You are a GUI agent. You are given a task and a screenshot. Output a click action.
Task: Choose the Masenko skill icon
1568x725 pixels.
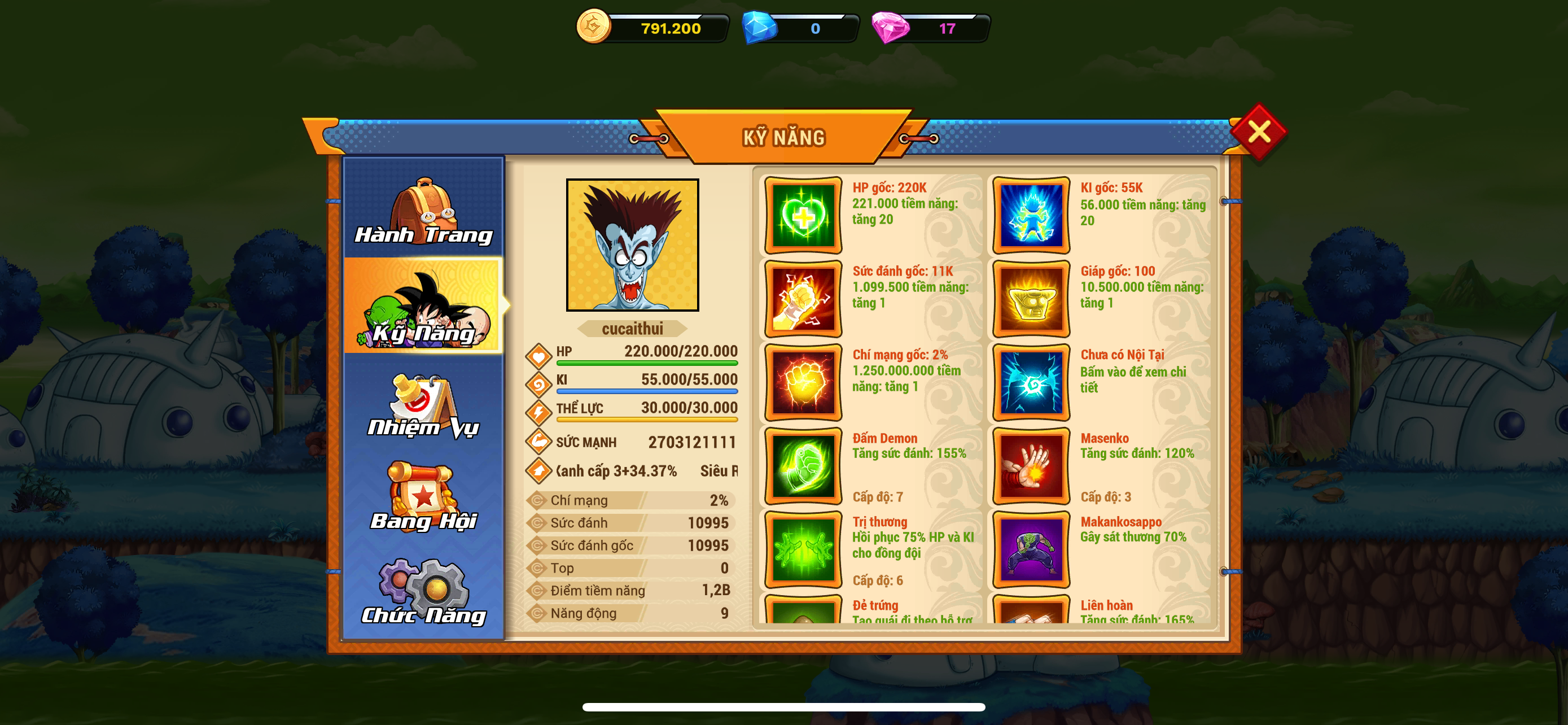tap(1031, 466)
